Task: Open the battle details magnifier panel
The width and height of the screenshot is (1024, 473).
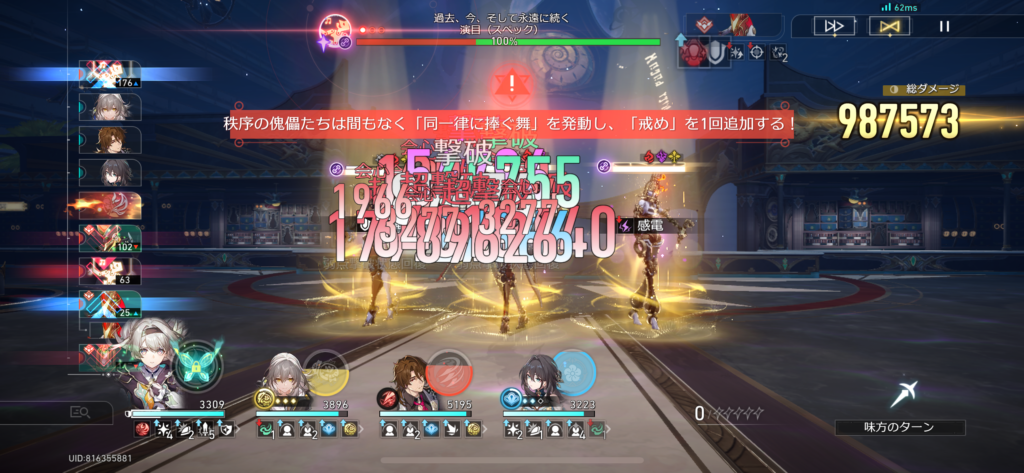Action: pyautogui.click(x=79, y=411)
